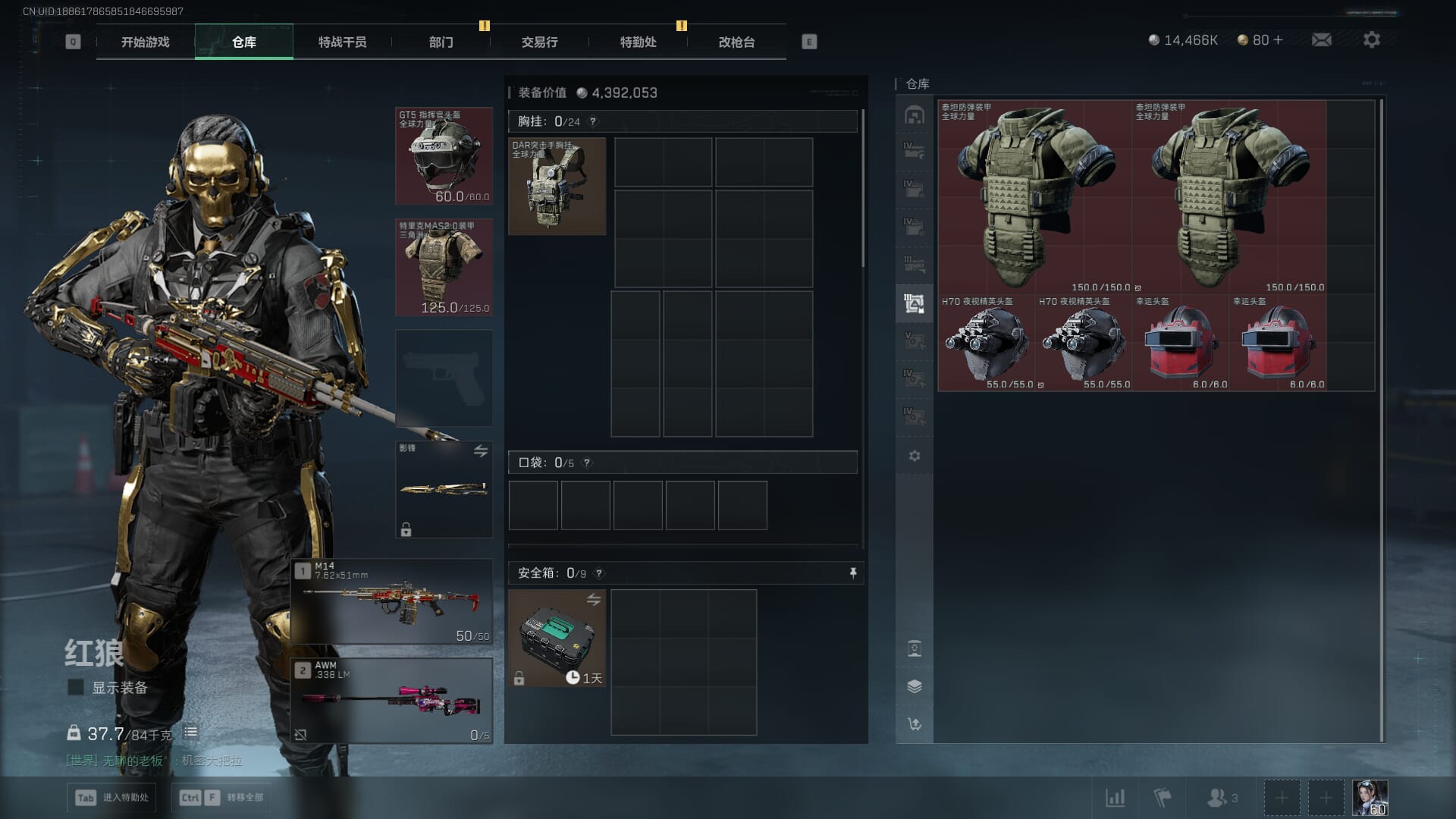1456x819 pixels.
Task: Open the 部门 department tab
Action: 441,42
